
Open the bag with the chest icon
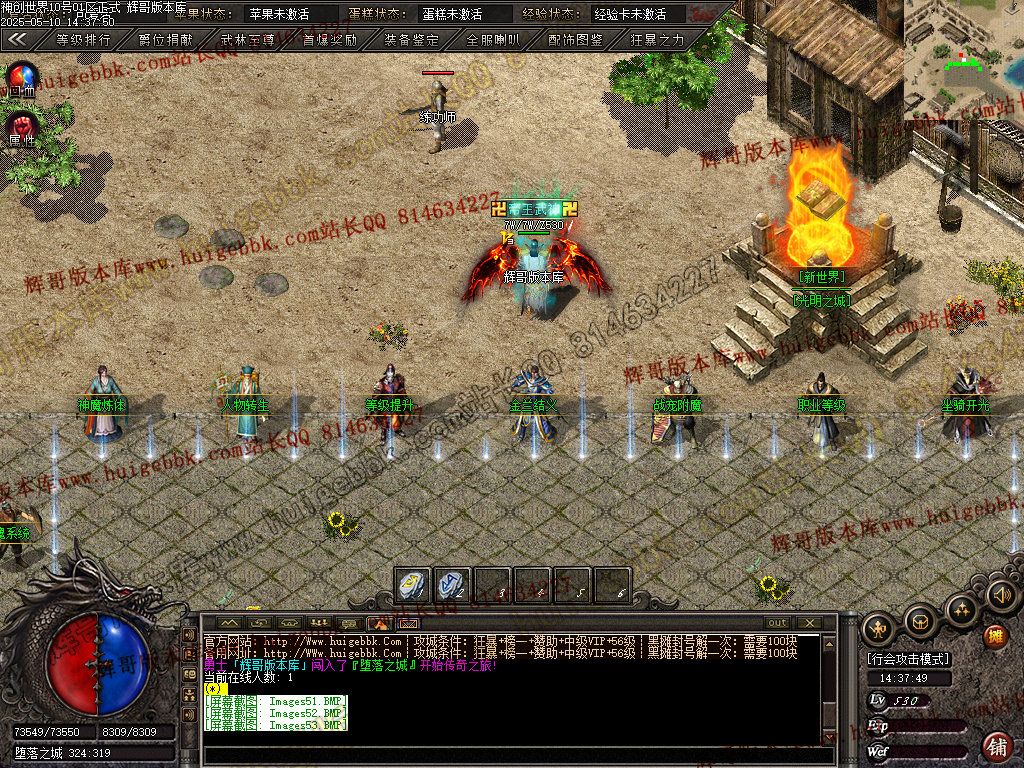(920, 622)
